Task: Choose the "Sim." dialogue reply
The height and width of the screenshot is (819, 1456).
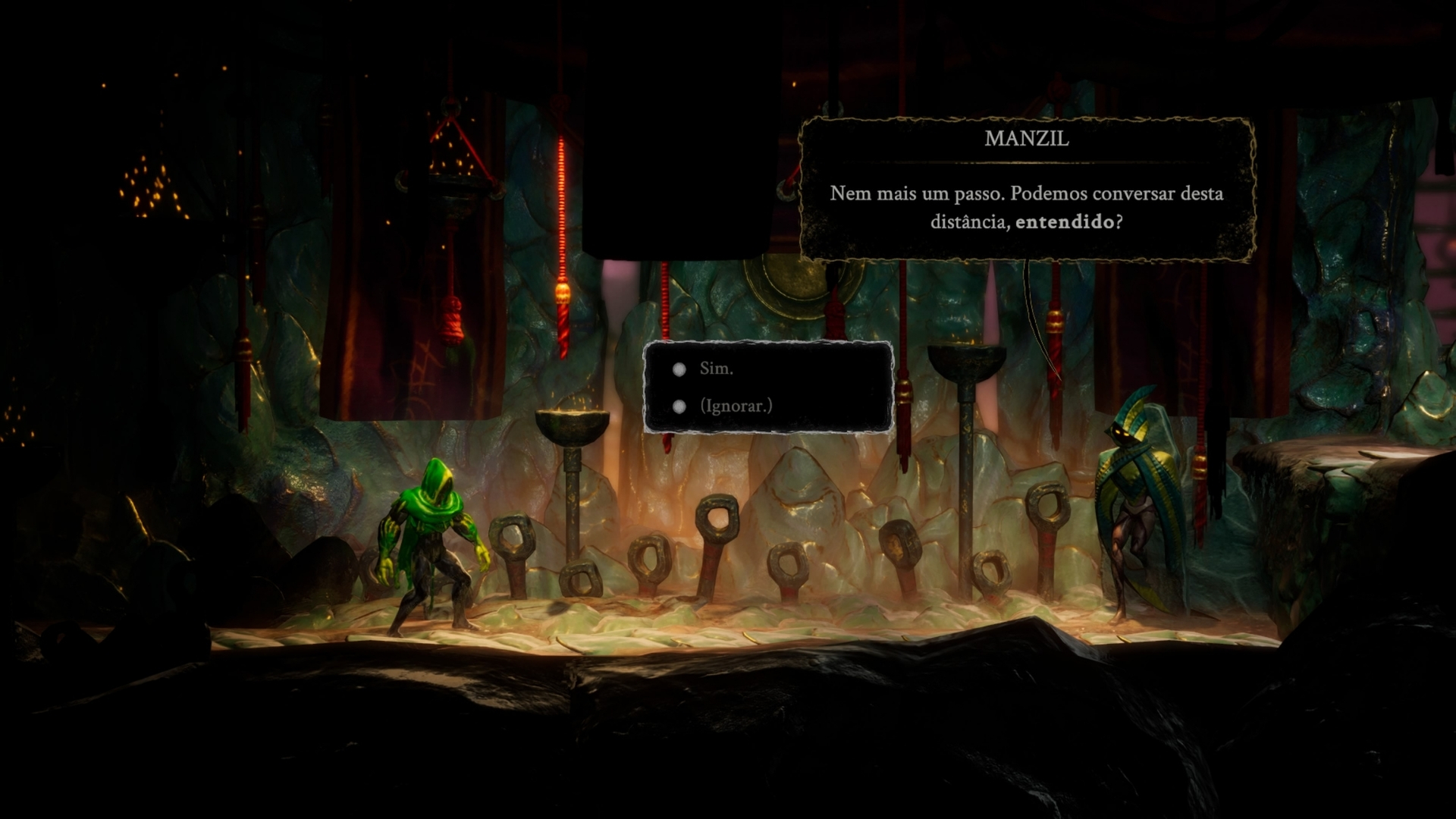Action: tap(716, 369)
